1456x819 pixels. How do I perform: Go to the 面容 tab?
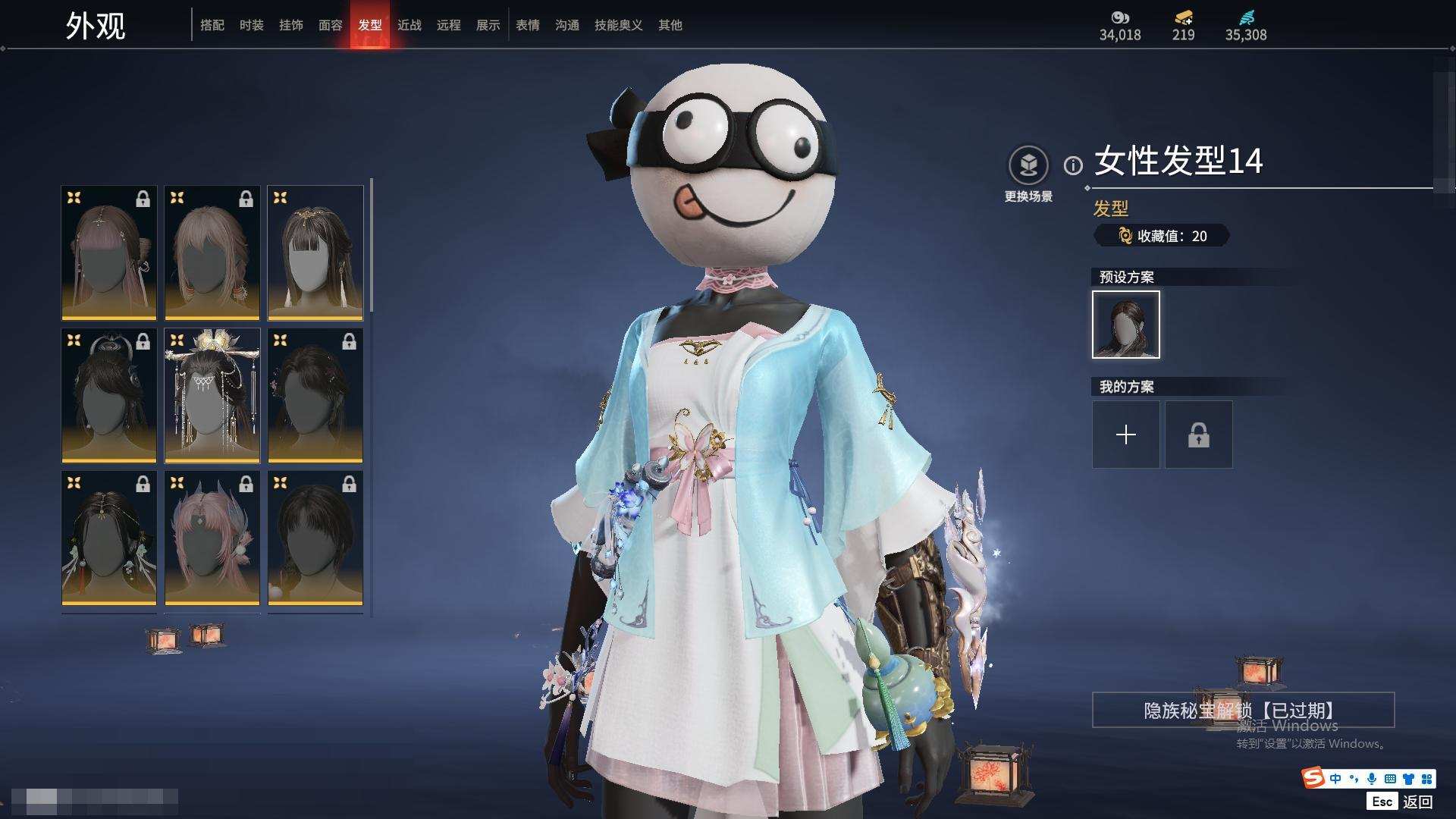331,25
